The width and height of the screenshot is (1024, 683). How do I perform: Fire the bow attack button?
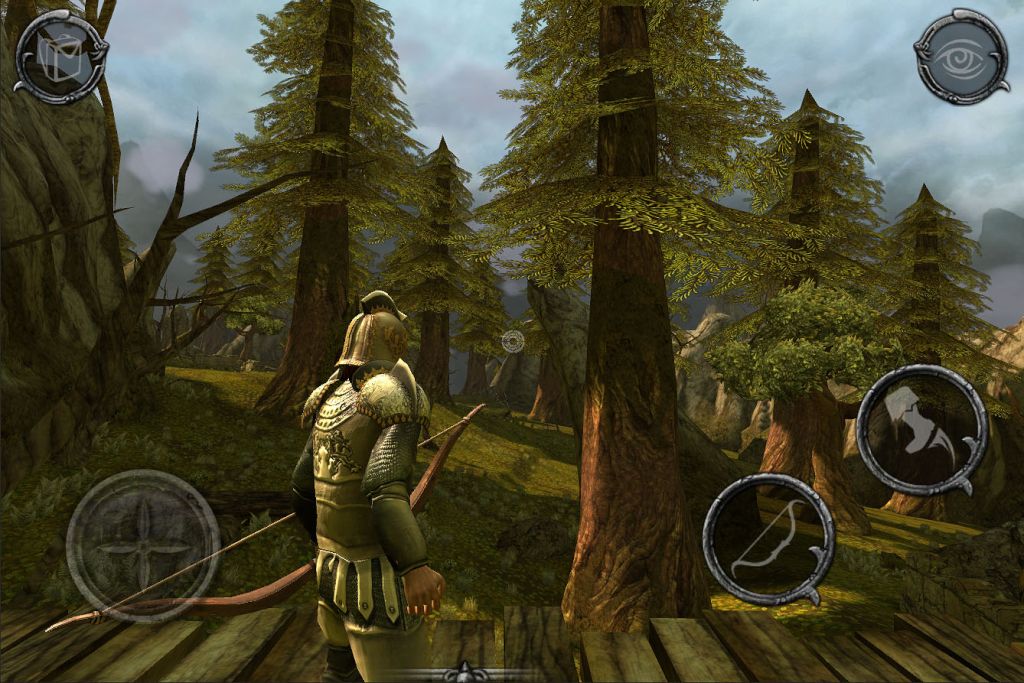[x=768, y=539]
